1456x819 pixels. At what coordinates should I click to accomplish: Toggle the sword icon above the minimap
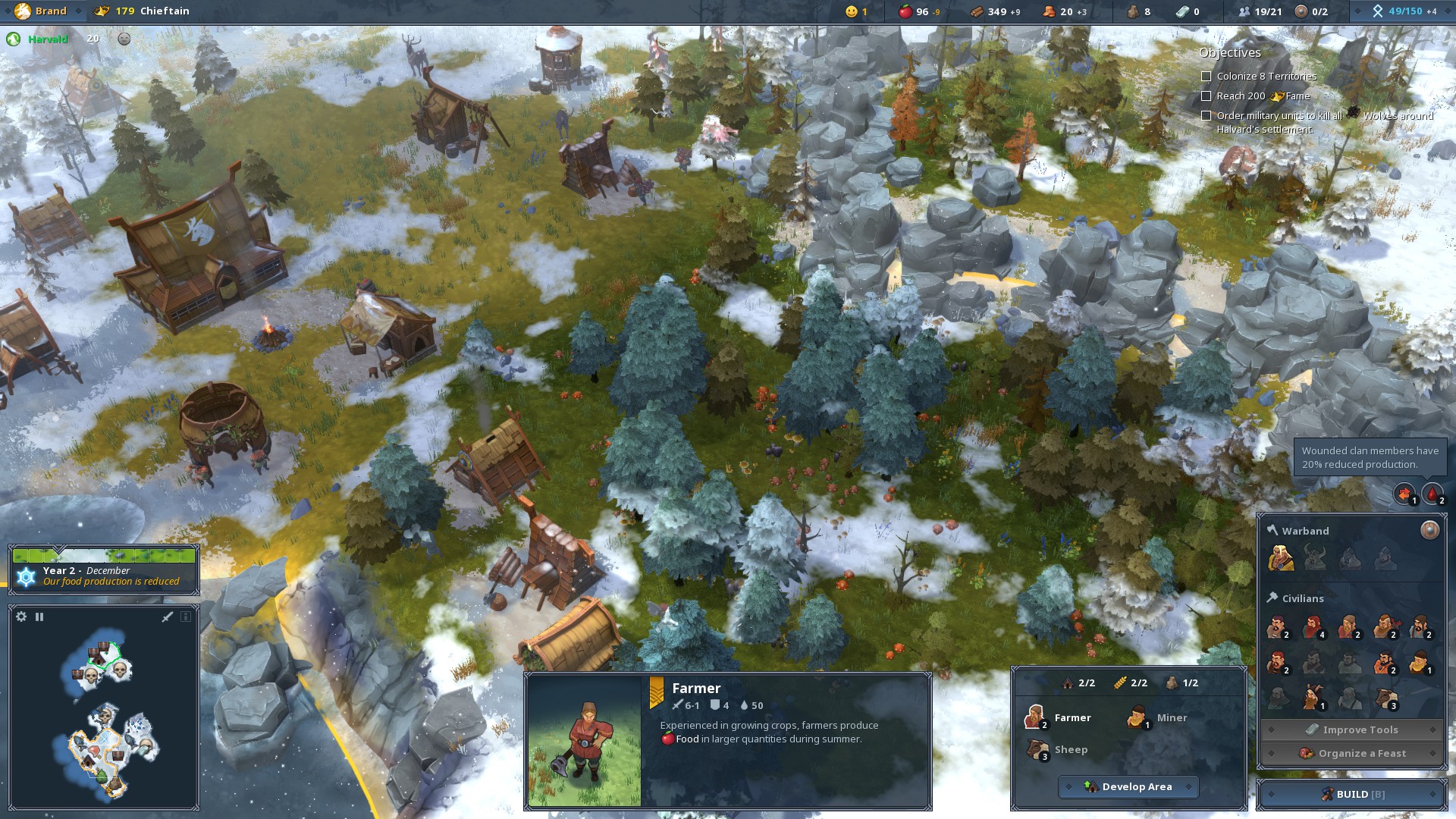(x=168, y=617)
